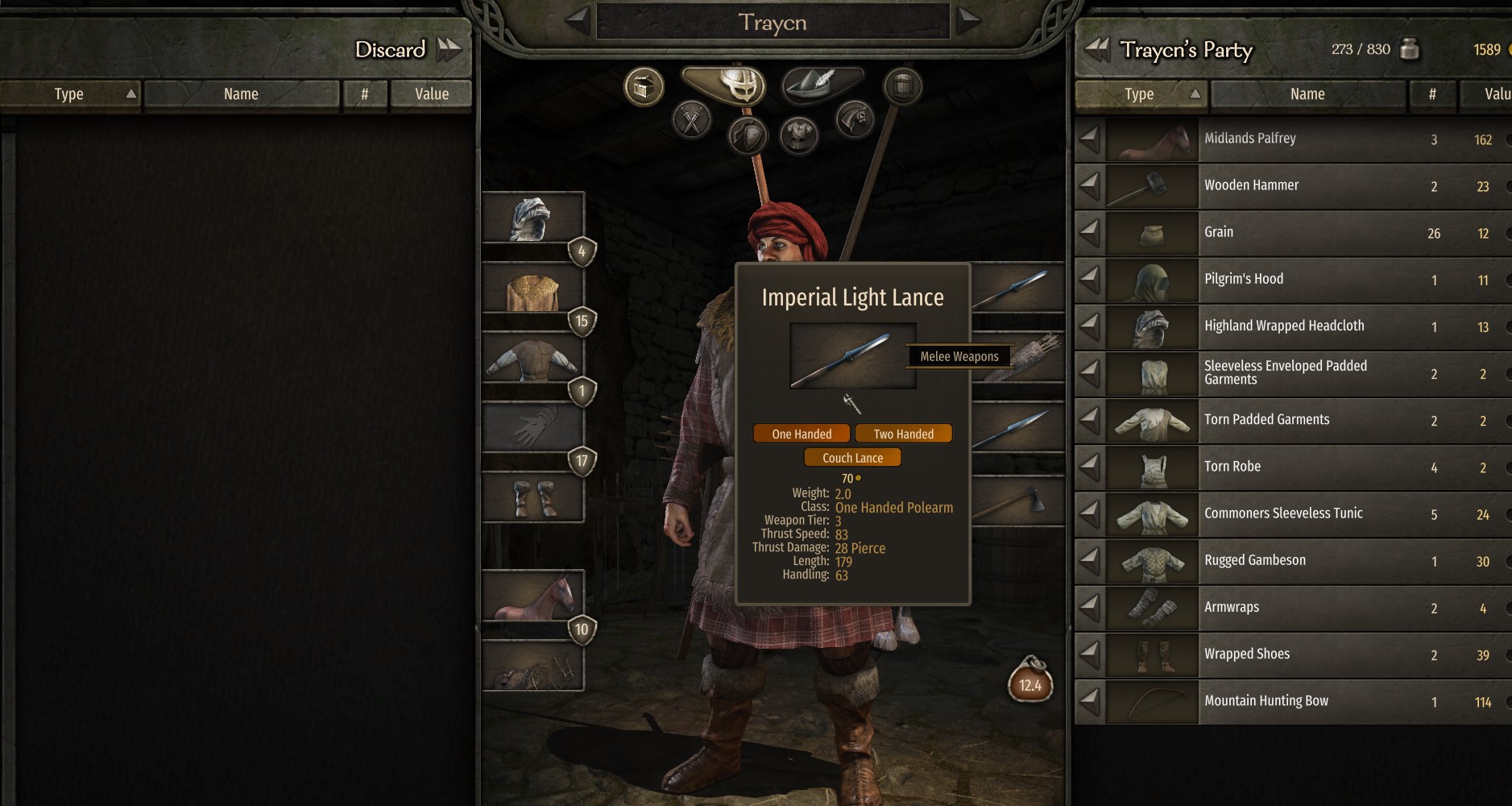The width and height of the screenshot is (1512, 806).
Task: Click the Name column header
Action: 1307,93
